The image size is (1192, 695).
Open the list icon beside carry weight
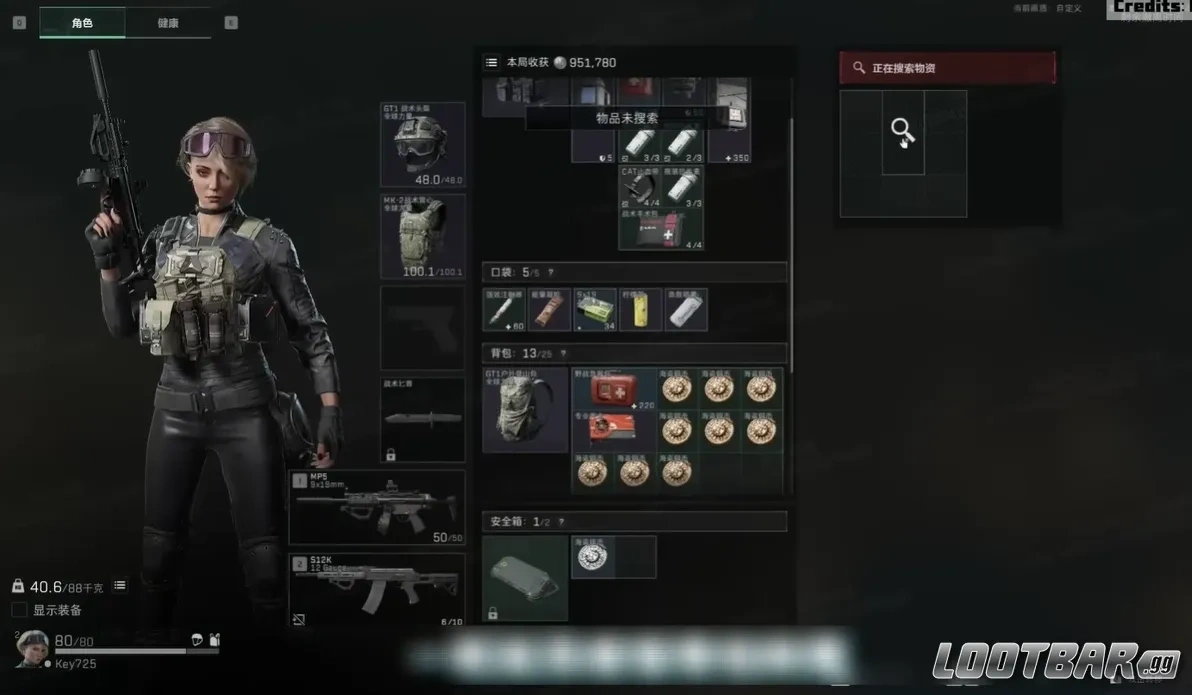(120, 585)
